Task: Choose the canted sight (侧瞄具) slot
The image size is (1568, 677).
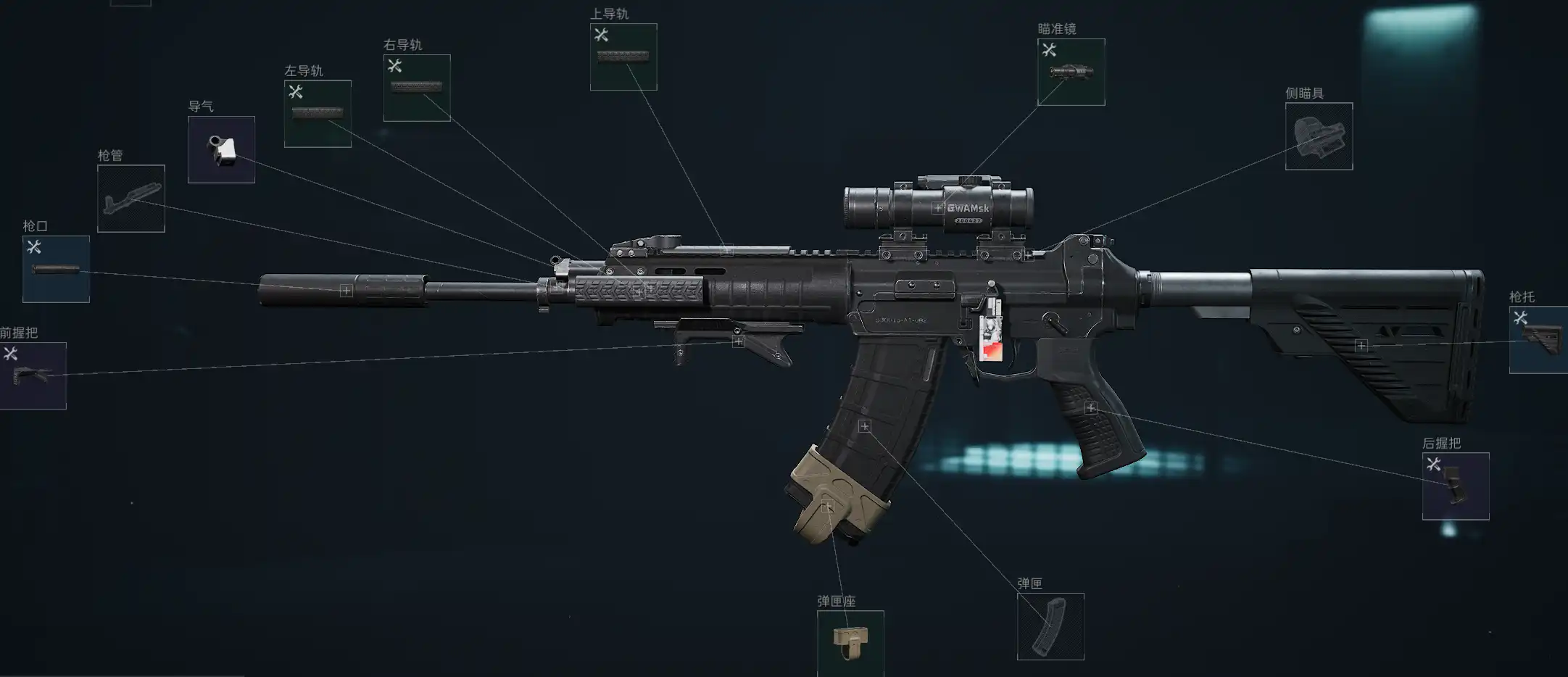Action: coord(1319,136)
